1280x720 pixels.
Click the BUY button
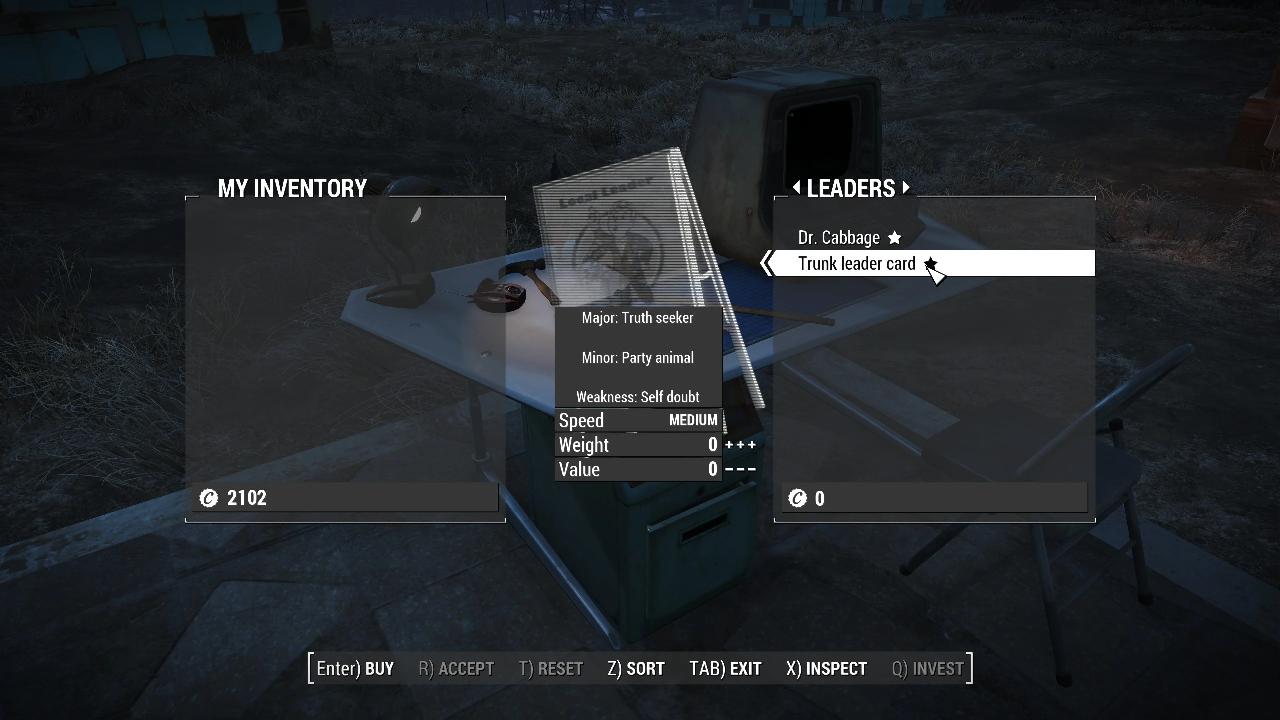tap(355, 668)
